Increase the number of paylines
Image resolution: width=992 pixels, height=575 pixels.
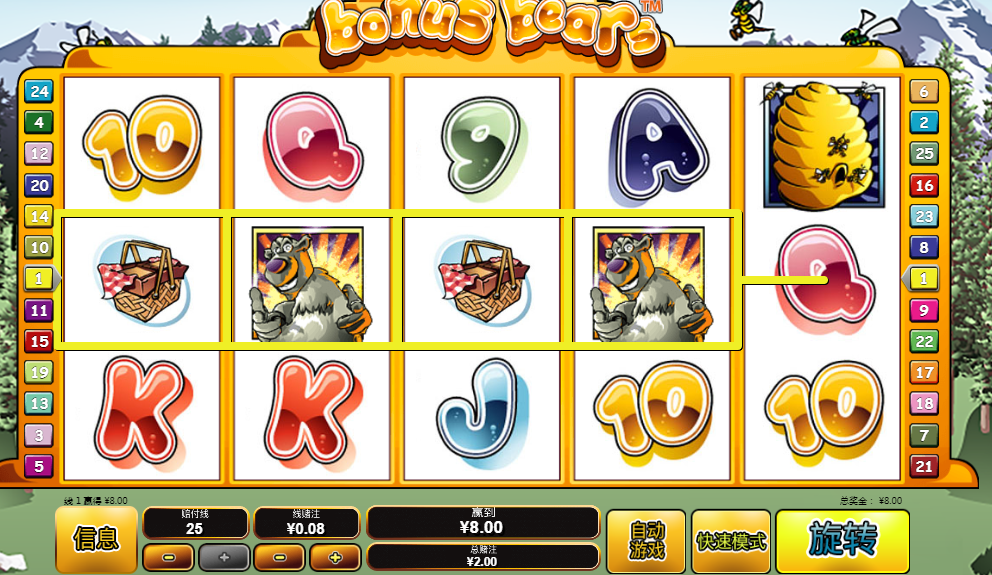pos(223,556)
